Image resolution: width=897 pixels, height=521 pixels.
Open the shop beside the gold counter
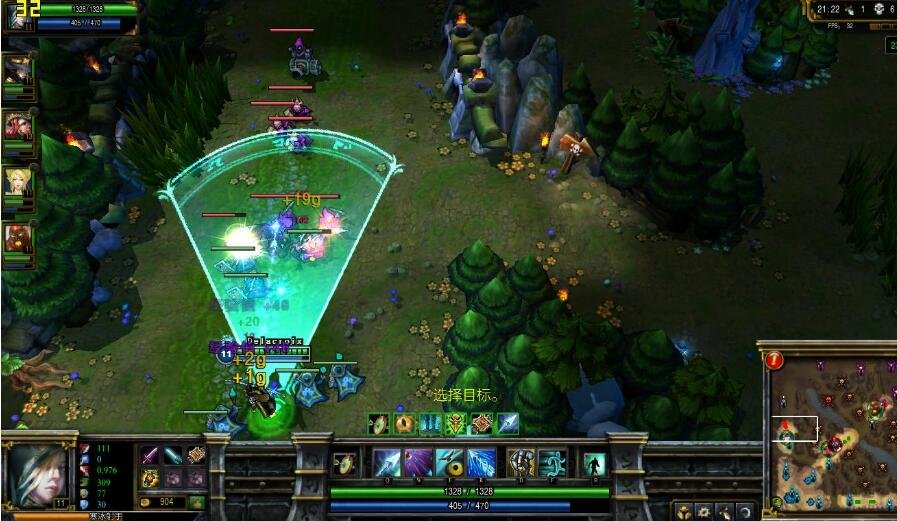(197, 502)
